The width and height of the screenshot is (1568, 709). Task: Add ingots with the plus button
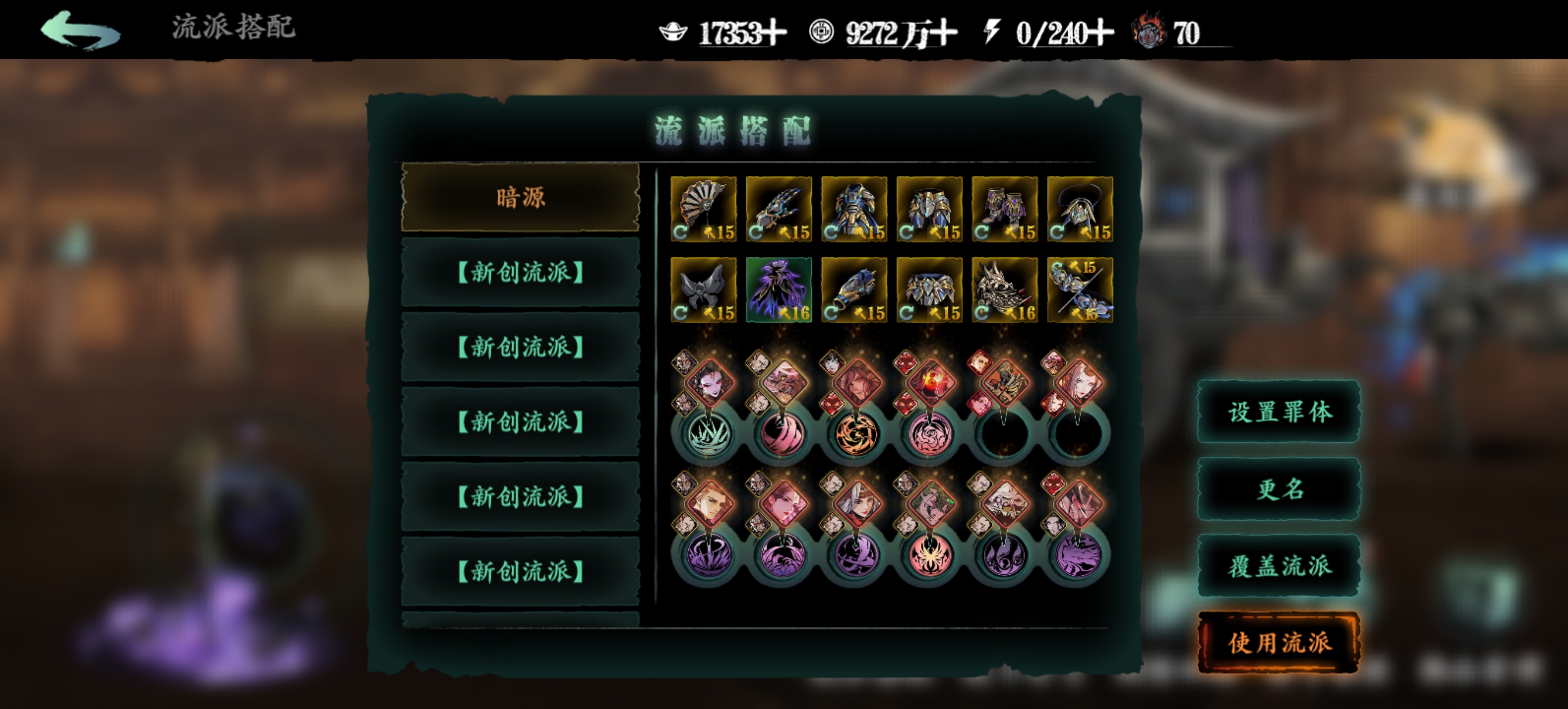775,33
